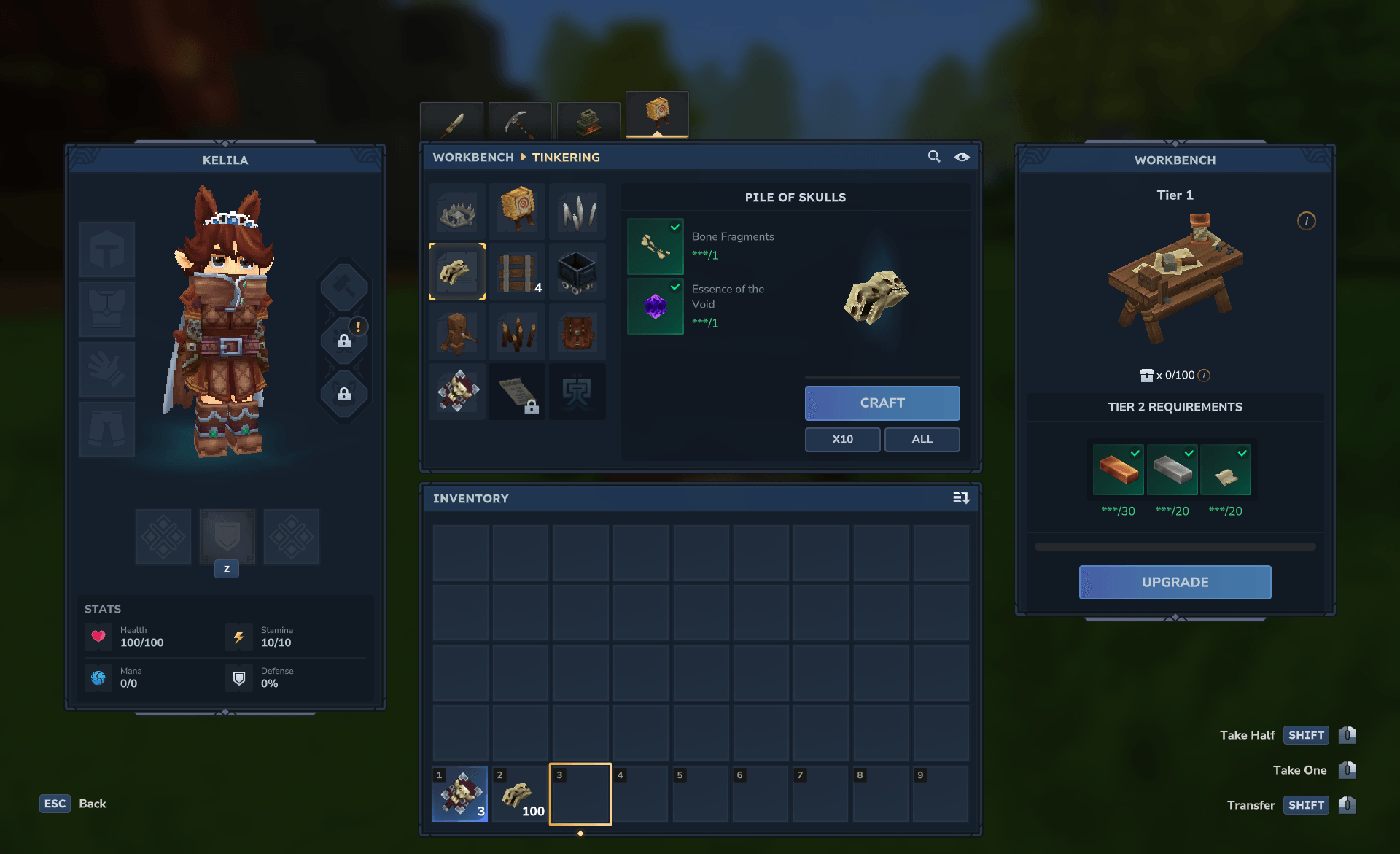Sort the inventory
Screen dimensions: 1400x854
961,498
